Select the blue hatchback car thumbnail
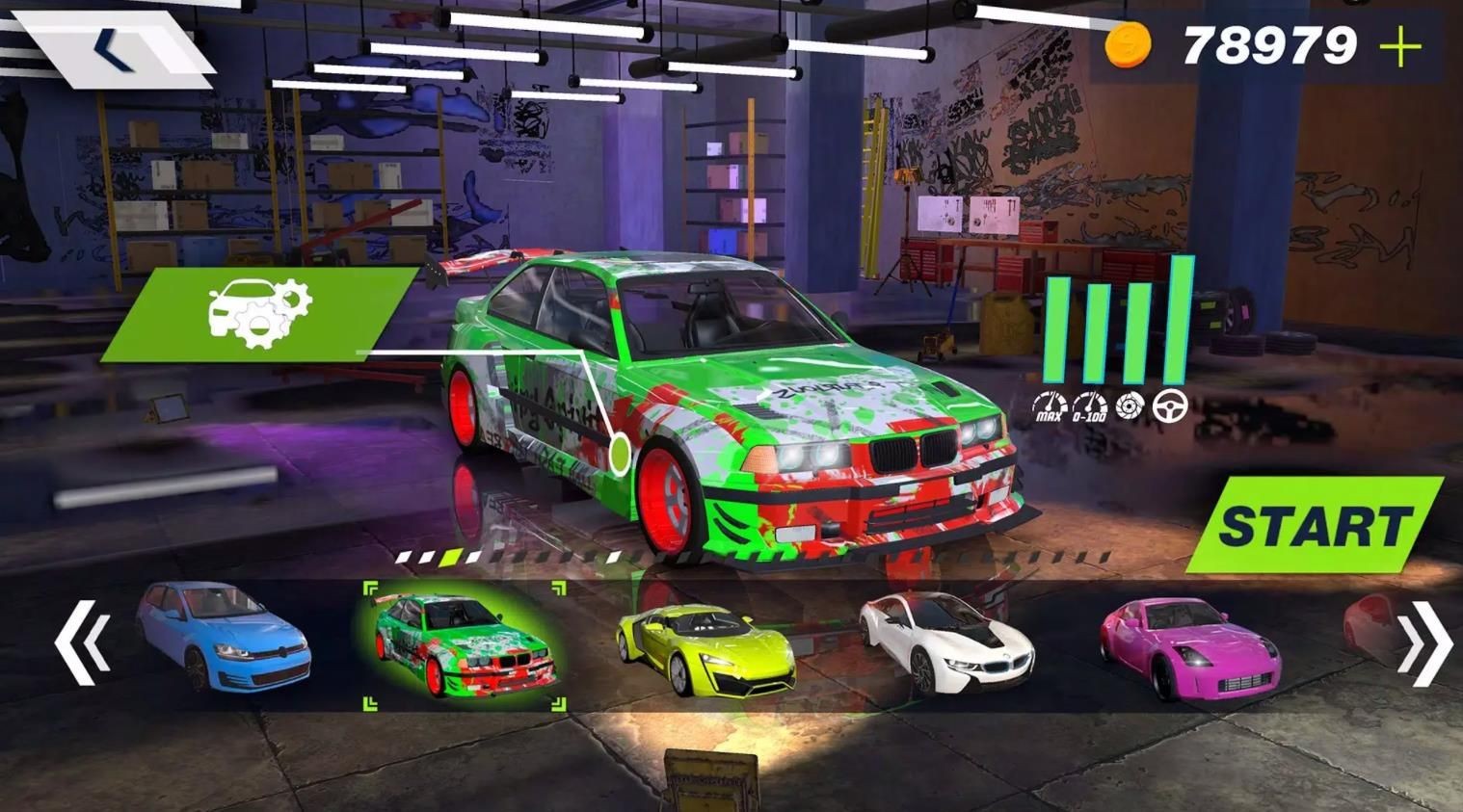The image size is (1463, 812). click(x=225, y=637)
